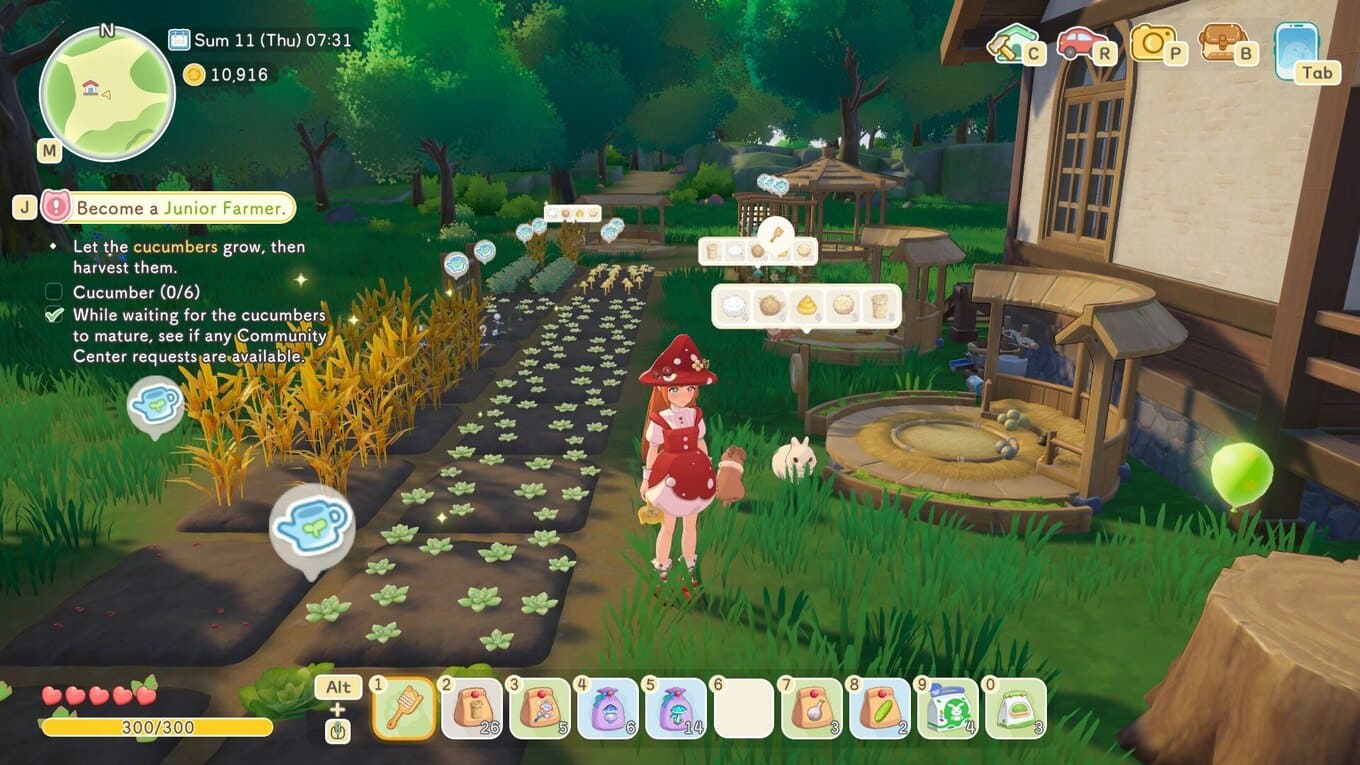Open the brown backpack inventory
Viewport: 1360px width, 765px height.
[x=1222, y=43]
